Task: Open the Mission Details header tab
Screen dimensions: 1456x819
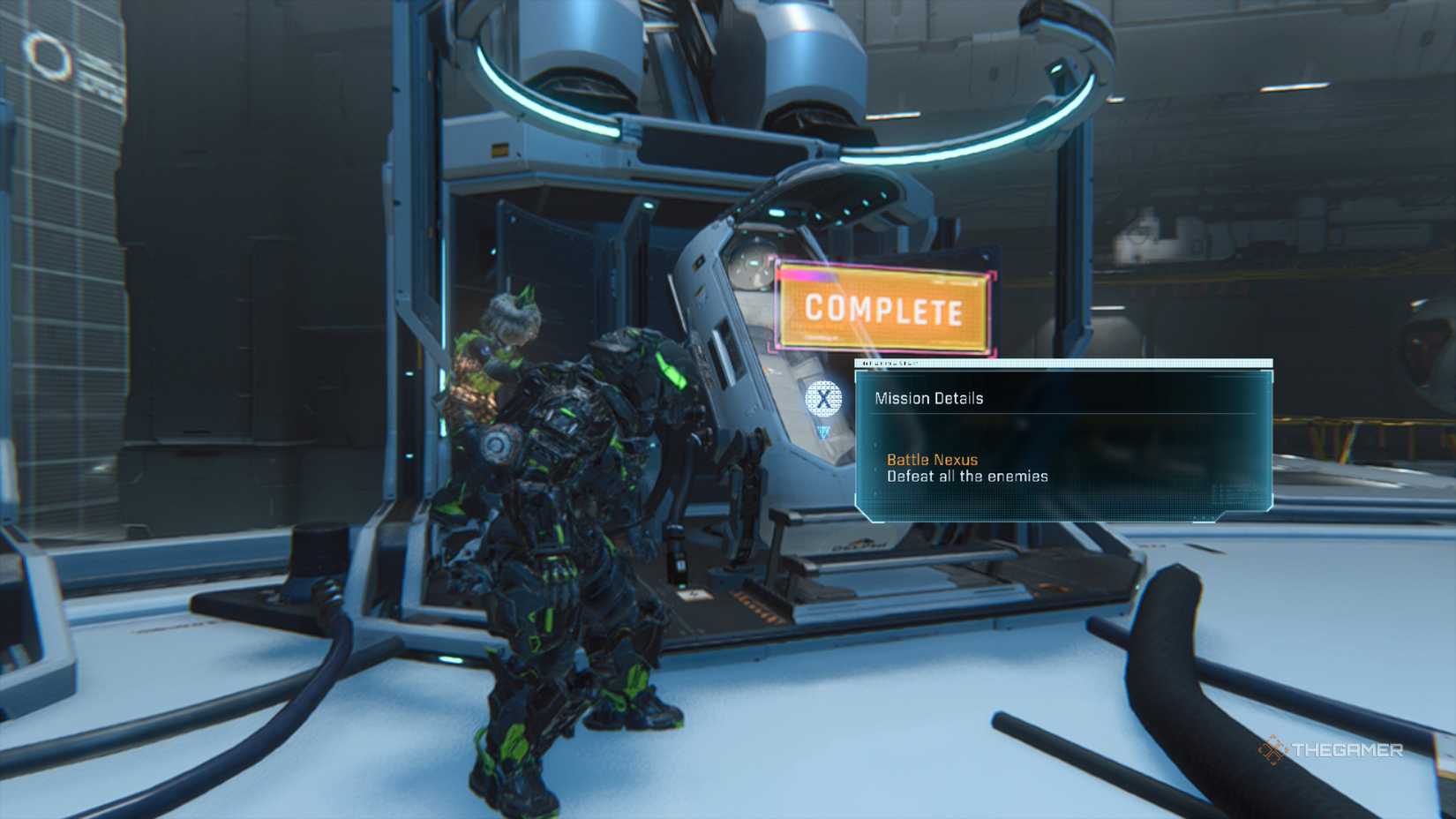Action: point(928,398)
